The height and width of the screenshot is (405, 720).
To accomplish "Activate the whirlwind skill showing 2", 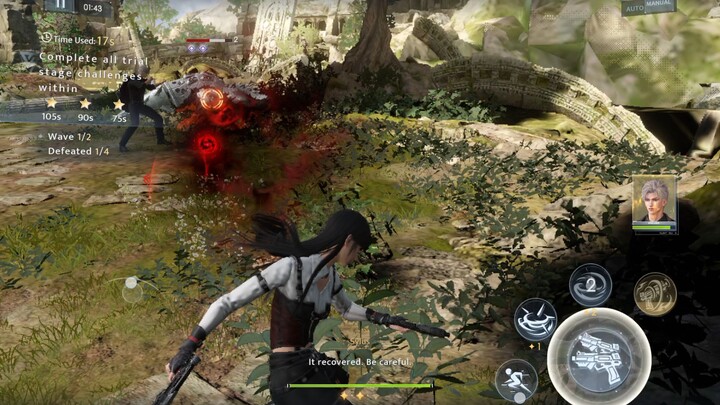I will click(x=590, y=285).
